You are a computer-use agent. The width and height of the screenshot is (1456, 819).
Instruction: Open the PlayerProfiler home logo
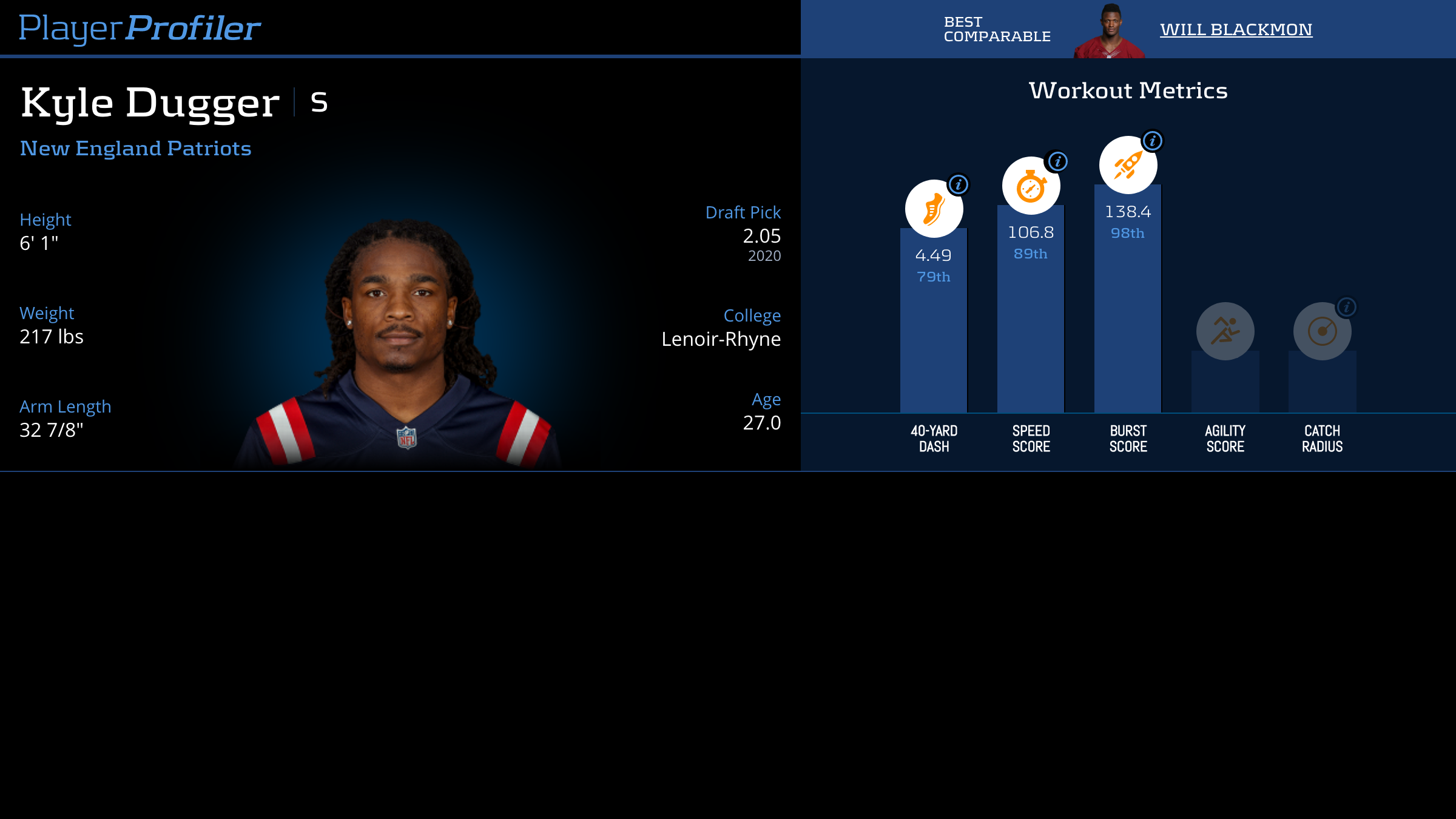point(140,28)
